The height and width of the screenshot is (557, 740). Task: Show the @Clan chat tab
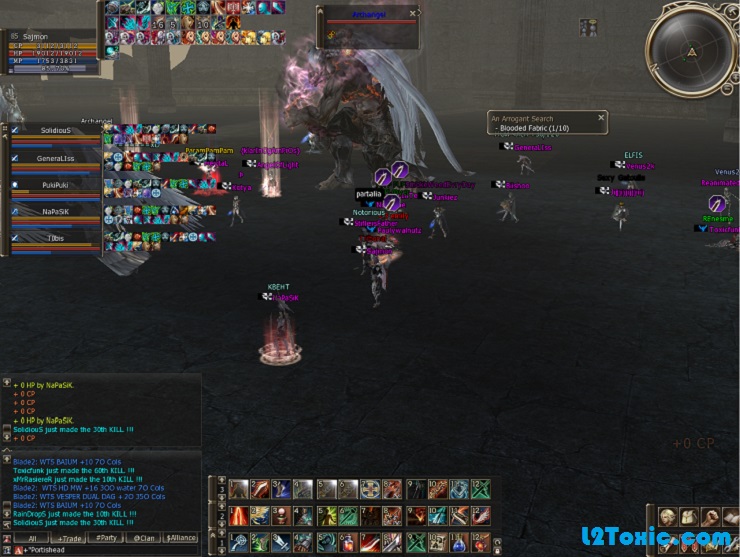(x=144, y=538)
